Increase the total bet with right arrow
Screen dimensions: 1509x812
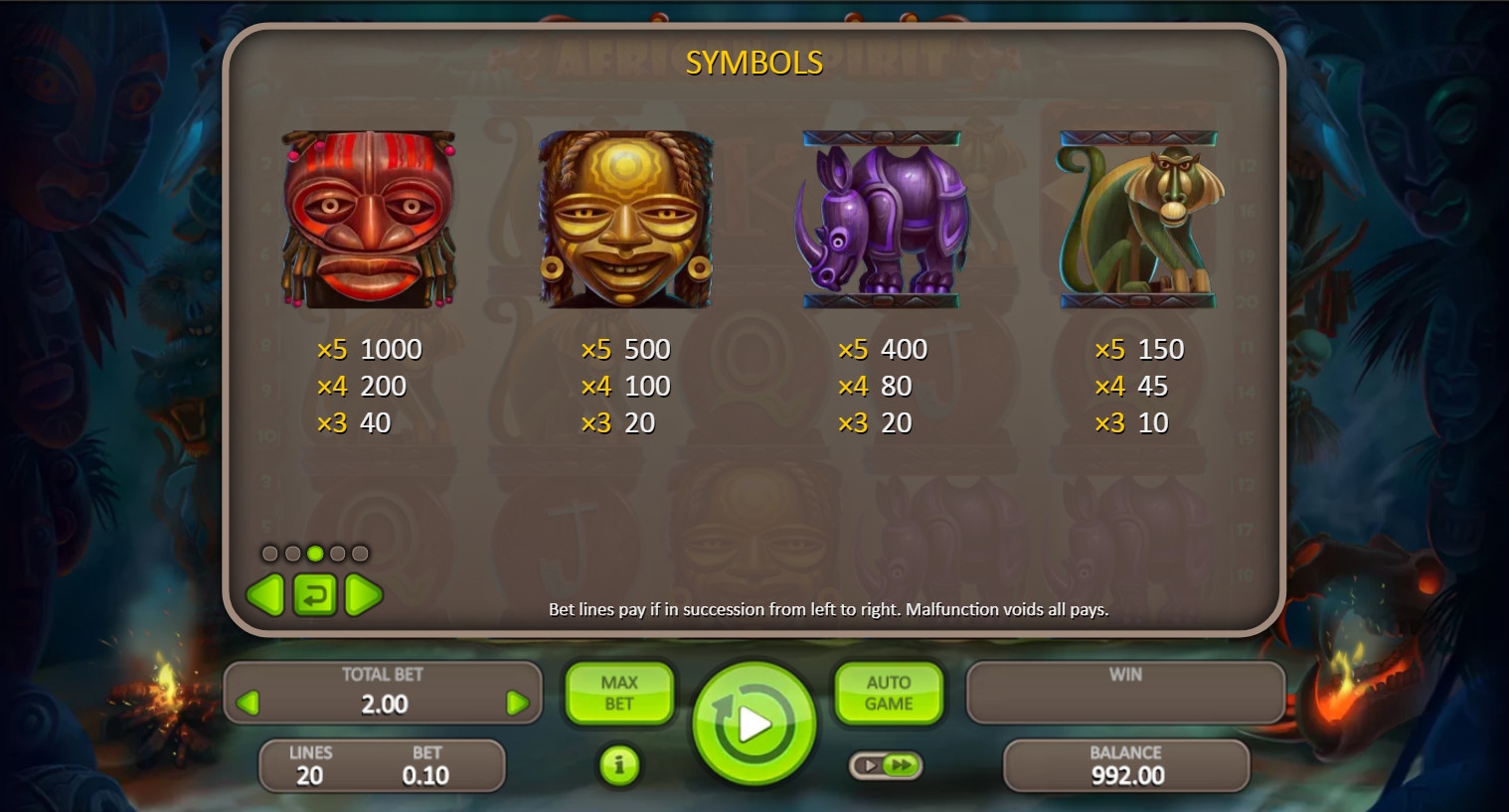[517, 704]
